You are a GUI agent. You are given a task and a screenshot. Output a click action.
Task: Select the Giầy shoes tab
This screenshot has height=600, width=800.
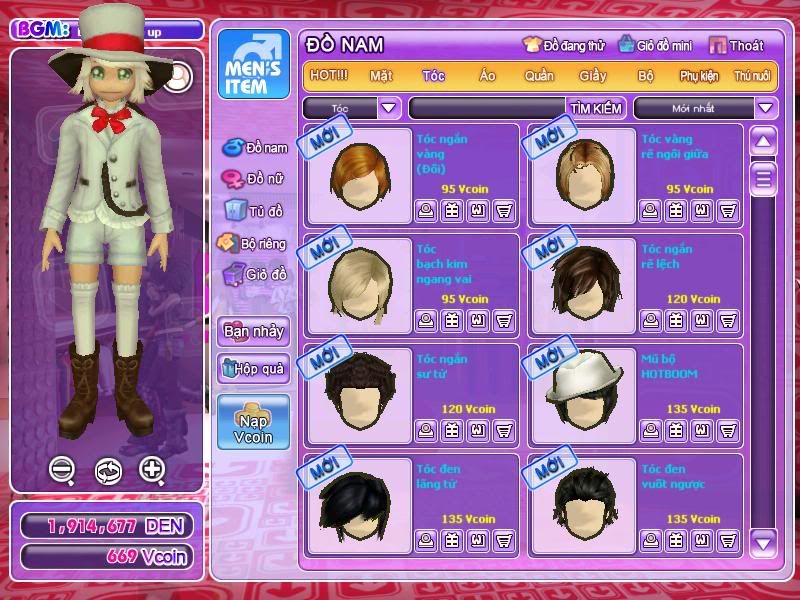[x=592, y=76]
